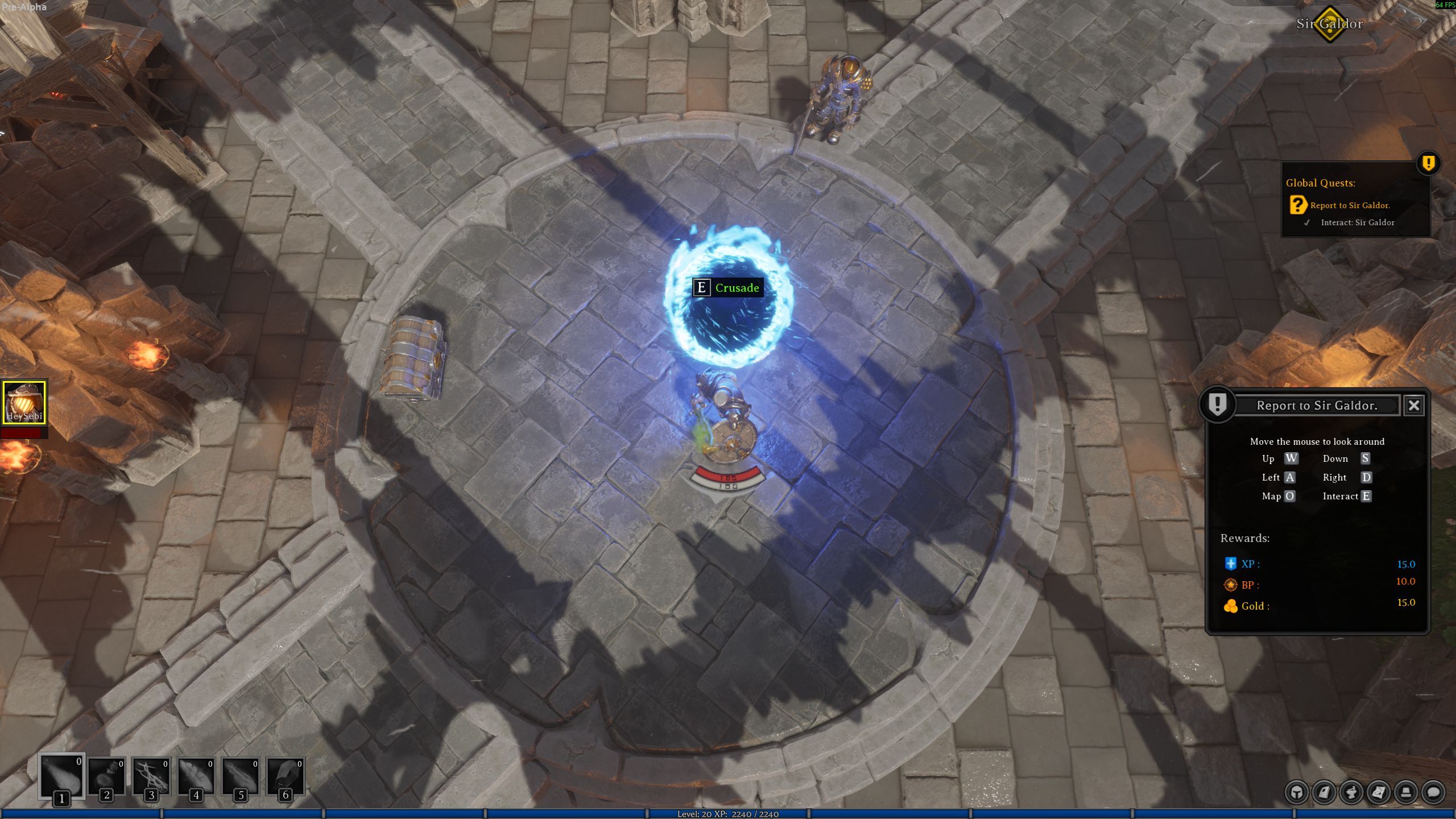Click the checkmark beside Interact: Sir Galdor
The image size is (1456, 819).
click(1306, 222)
